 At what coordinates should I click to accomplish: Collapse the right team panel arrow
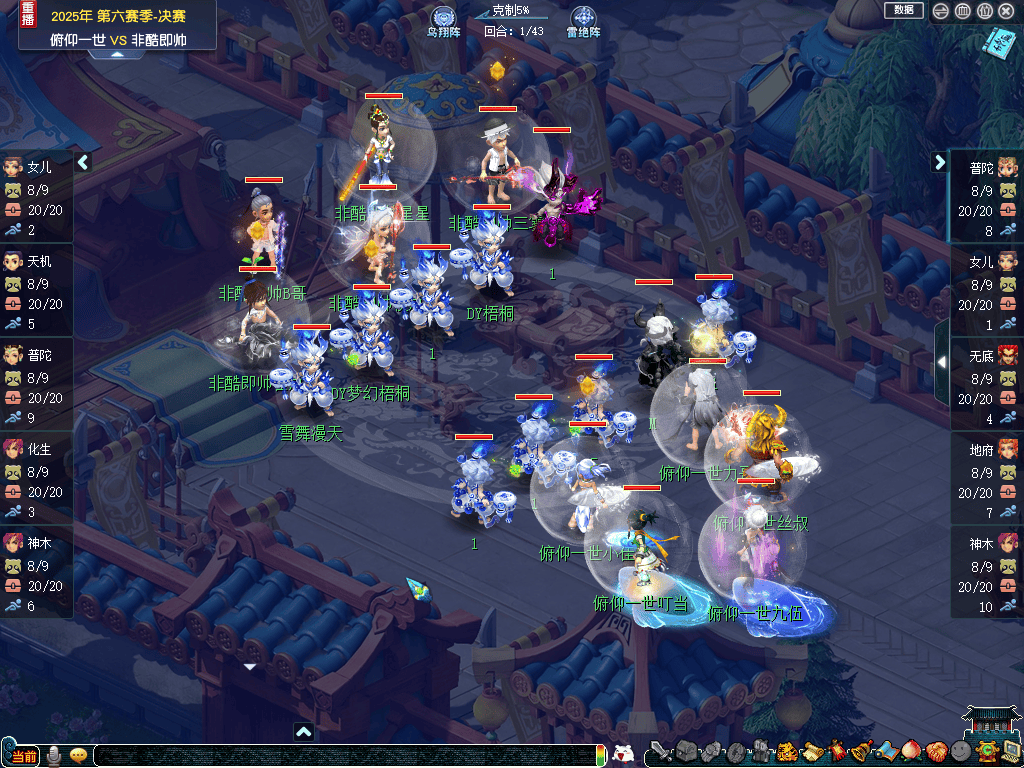tap(940, 162)
